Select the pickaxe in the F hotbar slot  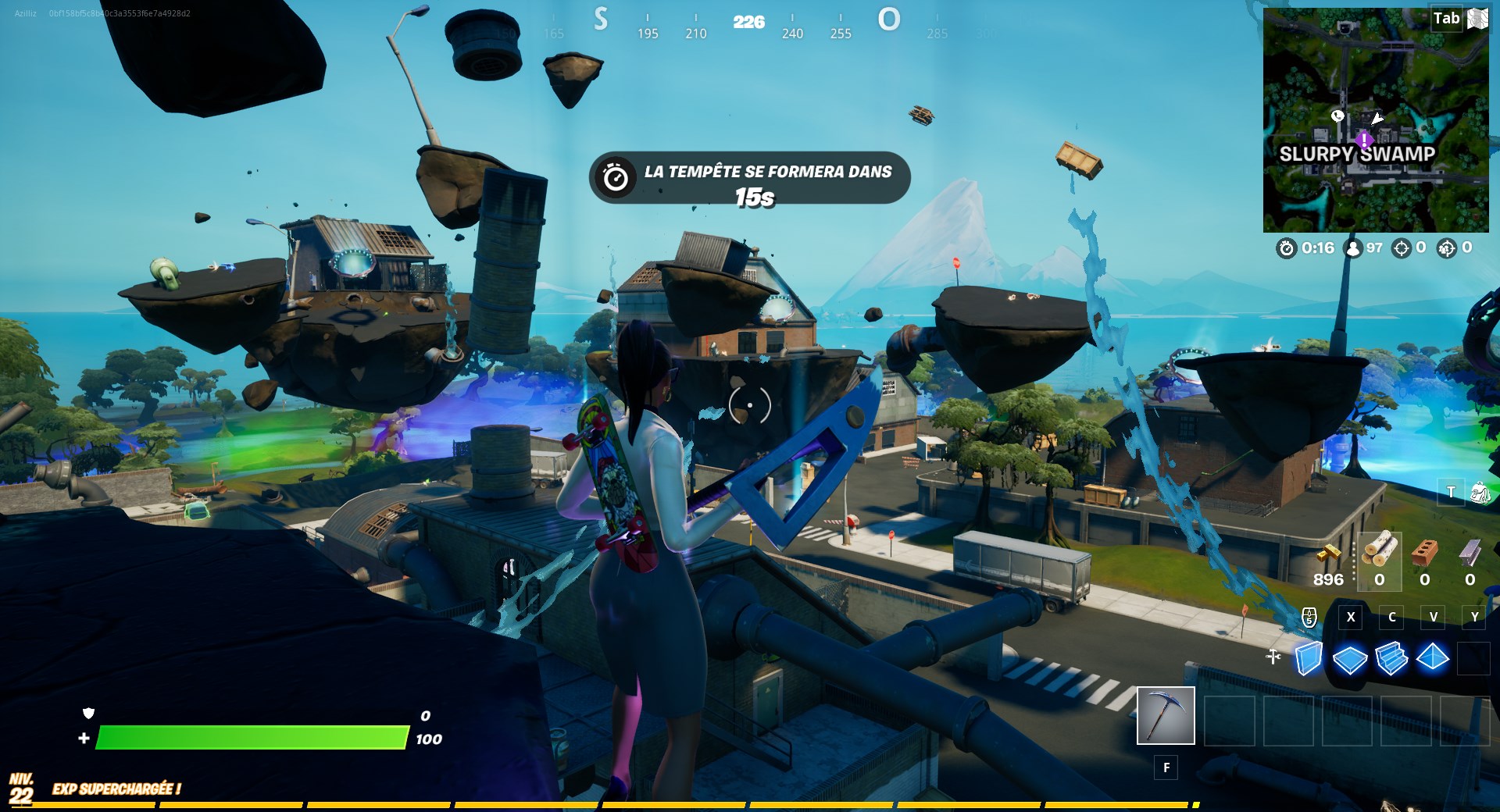point(1166,714)
